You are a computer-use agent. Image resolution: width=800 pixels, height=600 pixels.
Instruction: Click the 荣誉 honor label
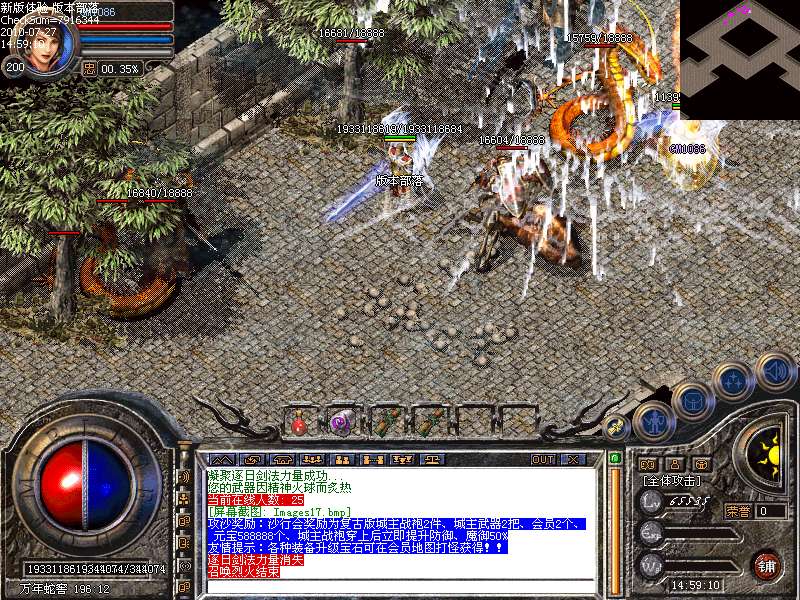[x=738, y=511]
